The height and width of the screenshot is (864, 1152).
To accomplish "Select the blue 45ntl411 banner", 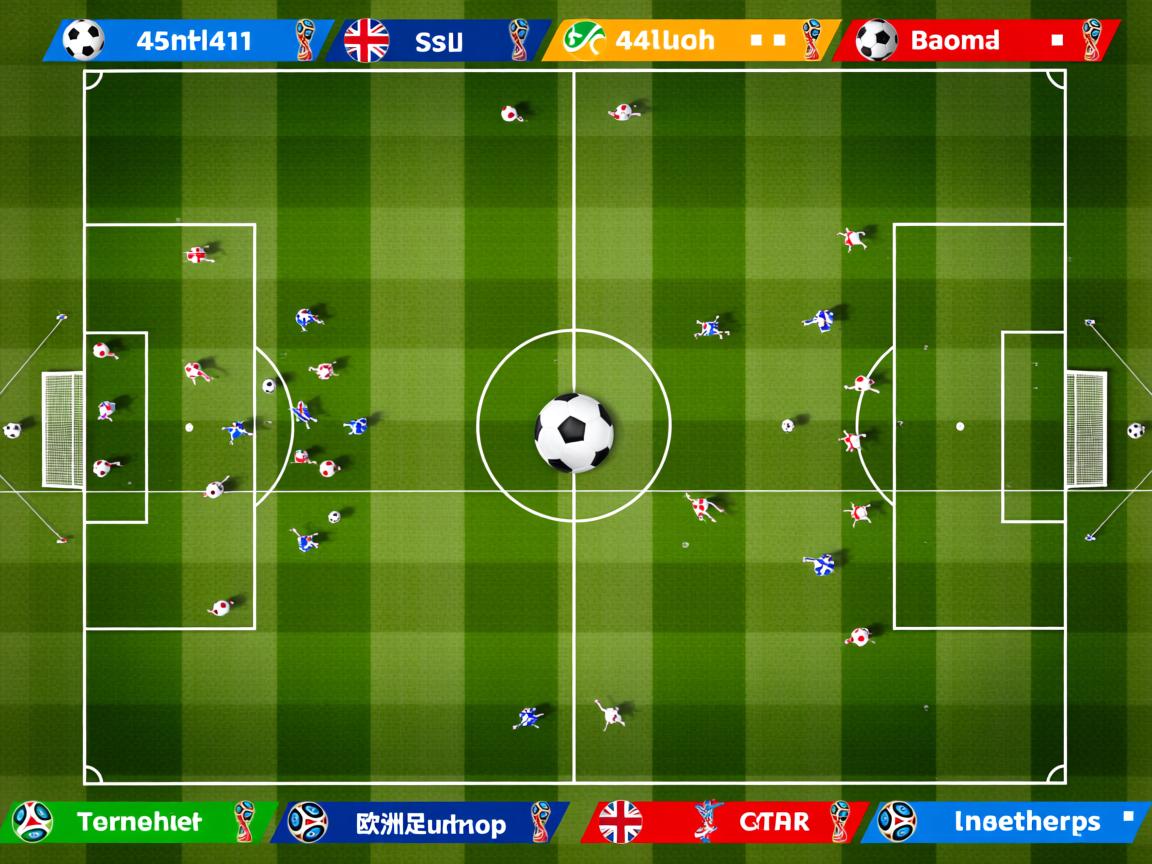I will tap(190, 41).
